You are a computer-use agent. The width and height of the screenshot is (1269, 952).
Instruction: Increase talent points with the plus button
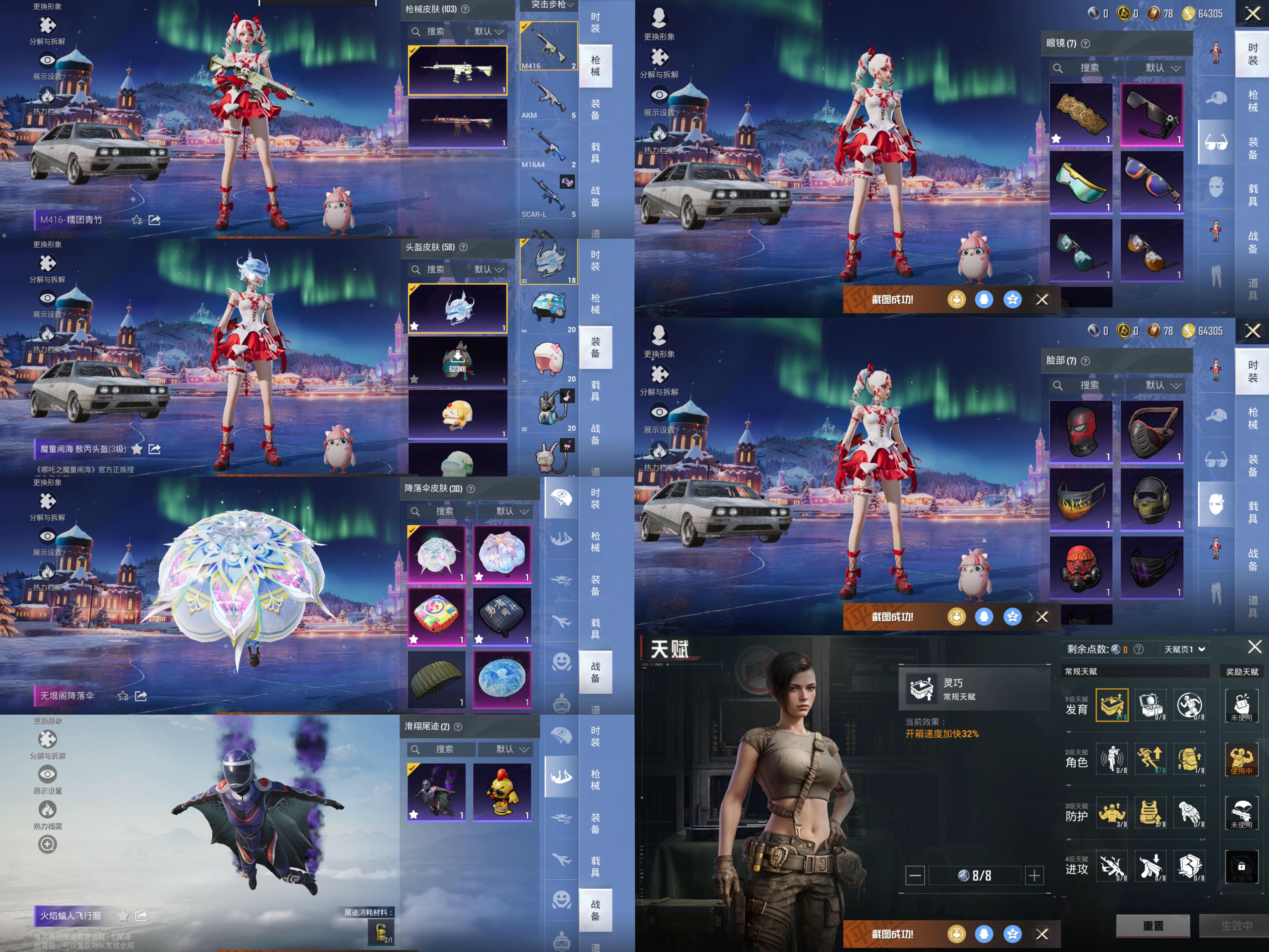click(x=1034, y=875)
